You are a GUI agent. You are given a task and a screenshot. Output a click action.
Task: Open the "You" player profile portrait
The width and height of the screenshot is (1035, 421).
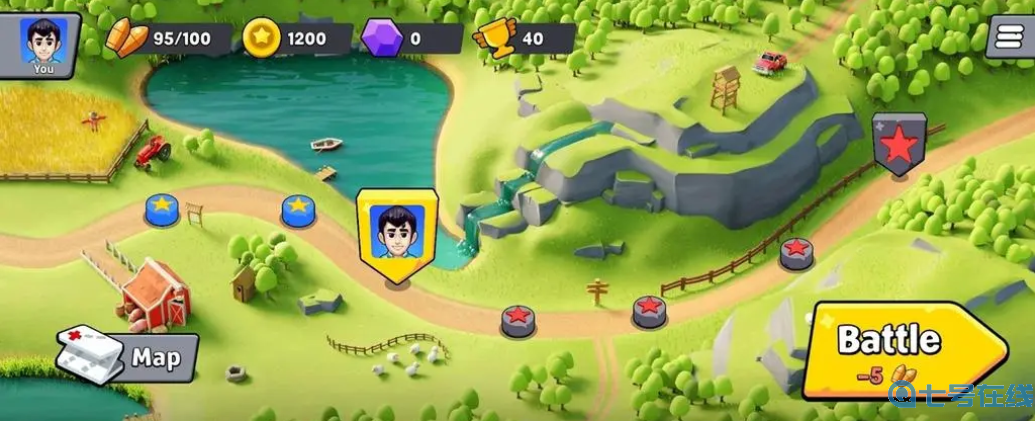click(x=44, y=45)
